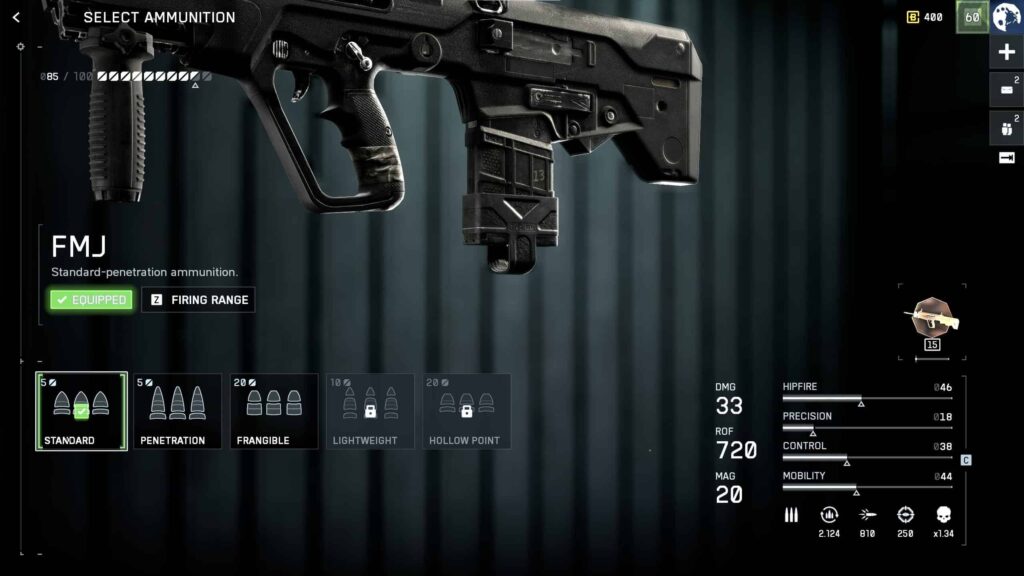
Task: Open the card icon with badge 2
Action: click(x=1006, y=90)
